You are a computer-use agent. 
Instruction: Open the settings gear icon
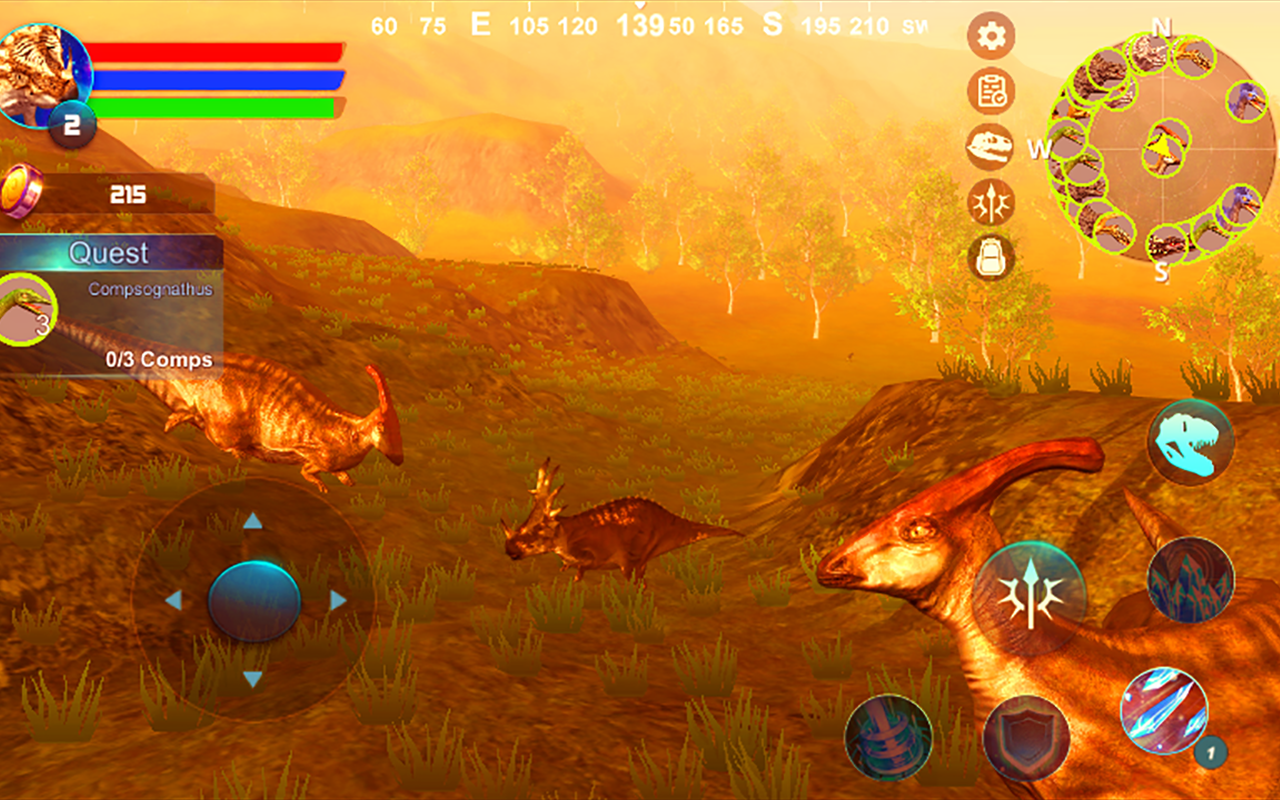[x=989, y=33]
